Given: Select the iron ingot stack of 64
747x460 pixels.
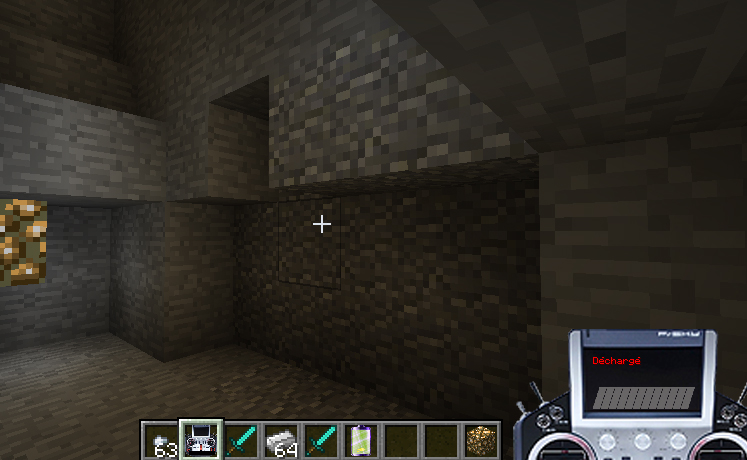Looking at the screenshot, I should point(281,440).
